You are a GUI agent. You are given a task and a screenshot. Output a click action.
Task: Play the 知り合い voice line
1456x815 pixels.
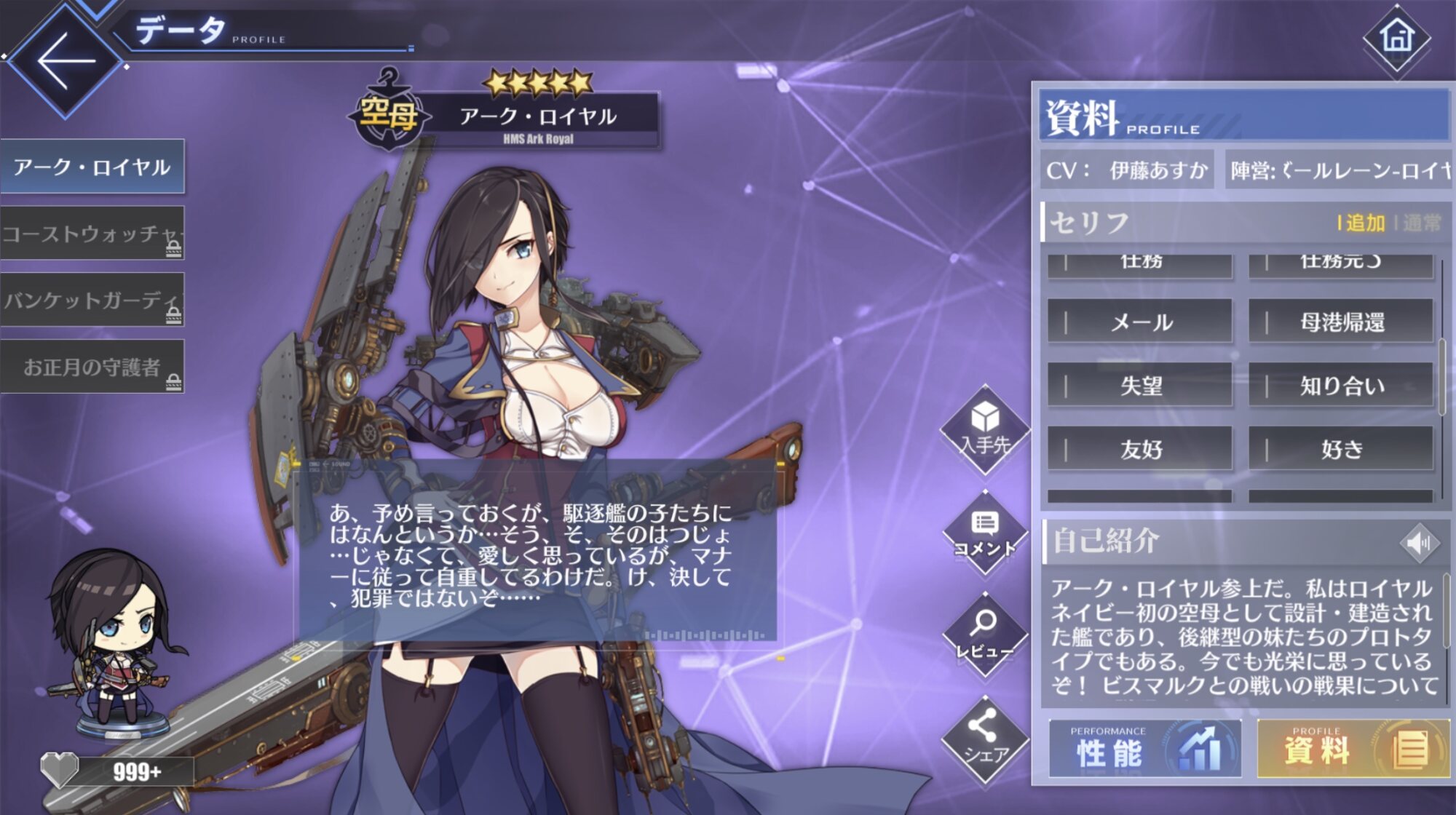1341,386
